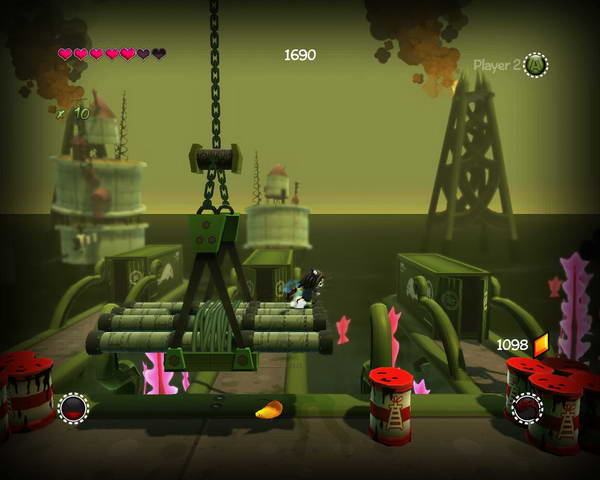The width and height of the screenshot is (600, 480).
Task: Click the orange gem currency icon
Action: 541,345
